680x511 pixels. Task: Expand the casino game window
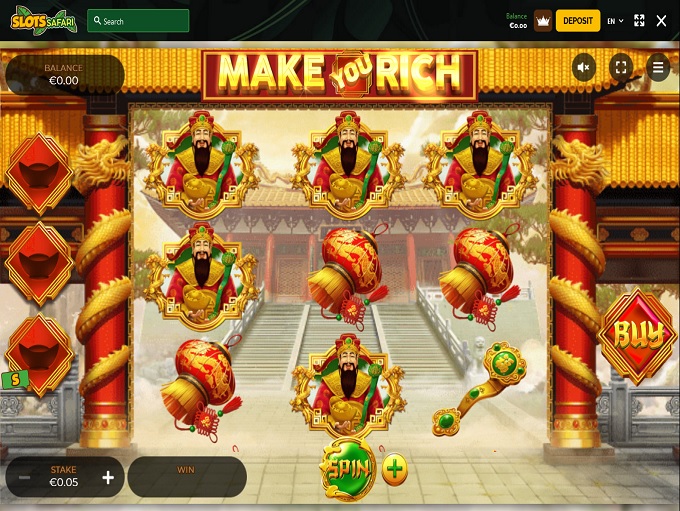(x=639, y=20)
